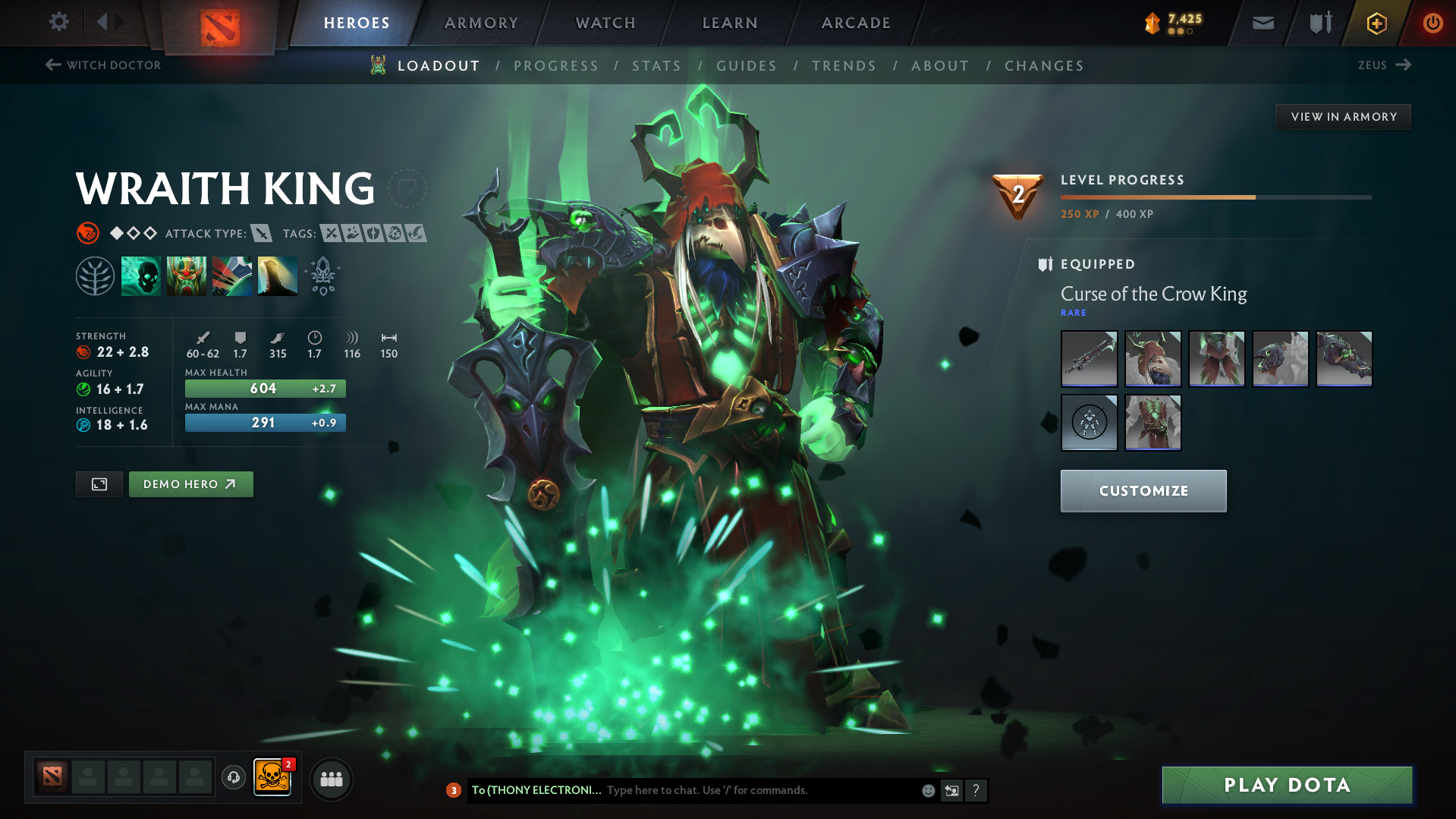This screenshot has width=1456, height=819.
Task: Click the chat help question mark
Action: [x=976, y=790]
